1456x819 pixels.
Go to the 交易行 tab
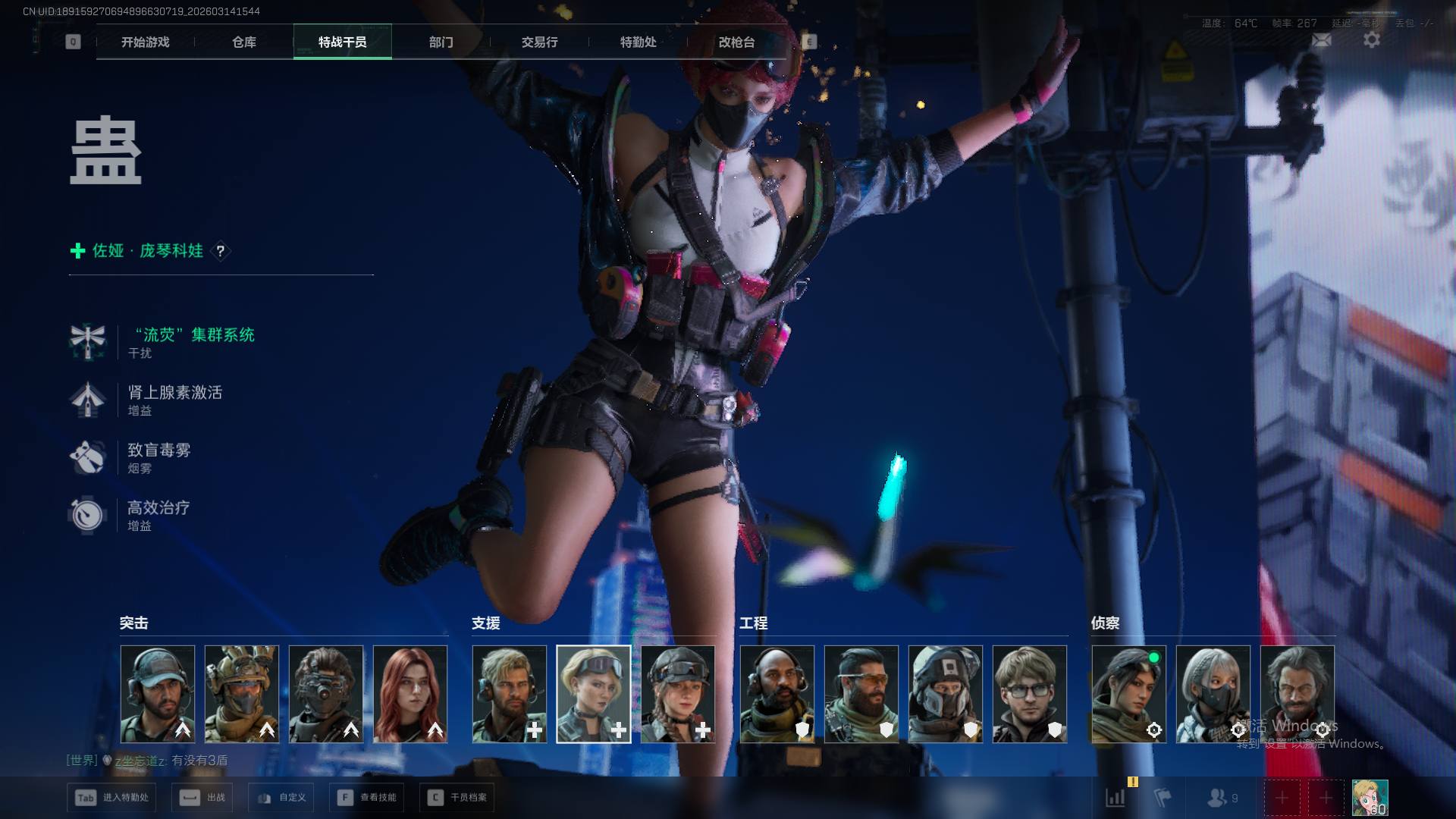coord(539,42)
